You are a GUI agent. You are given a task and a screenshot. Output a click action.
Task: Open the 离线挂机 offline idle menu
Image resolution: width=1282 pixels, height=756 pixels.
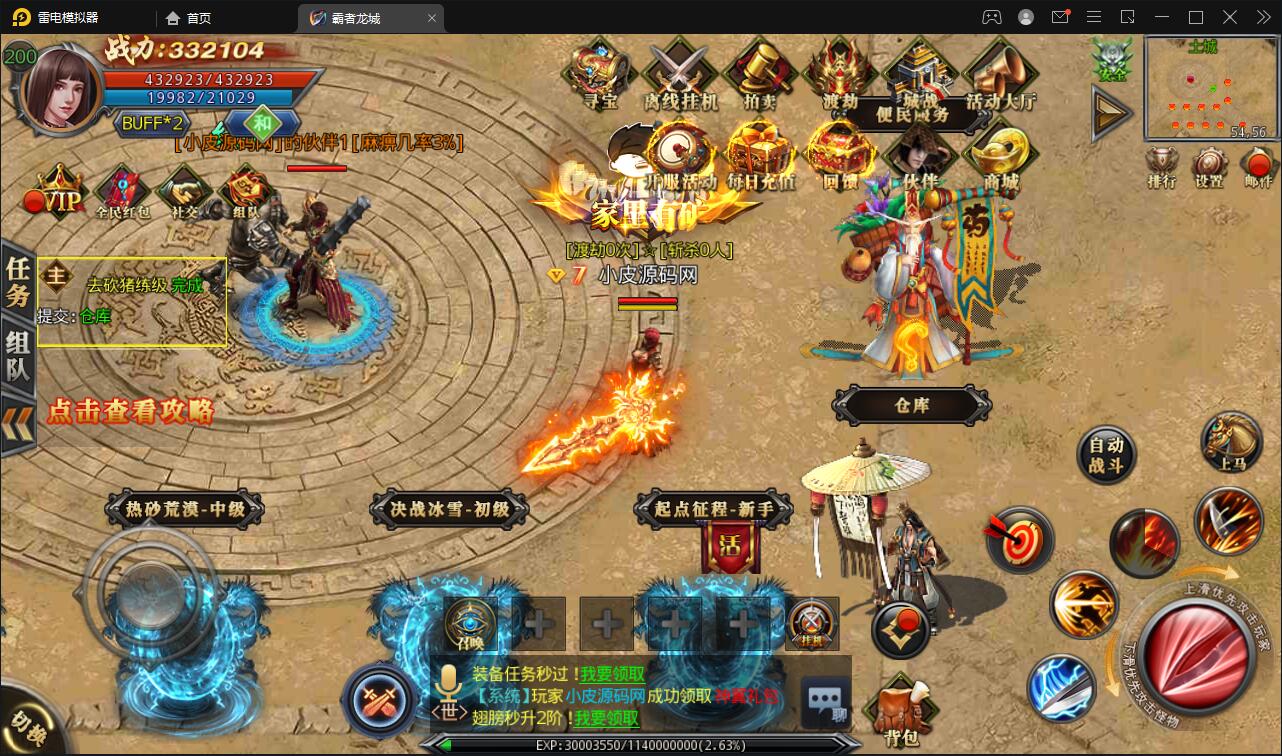click(681, 72)
